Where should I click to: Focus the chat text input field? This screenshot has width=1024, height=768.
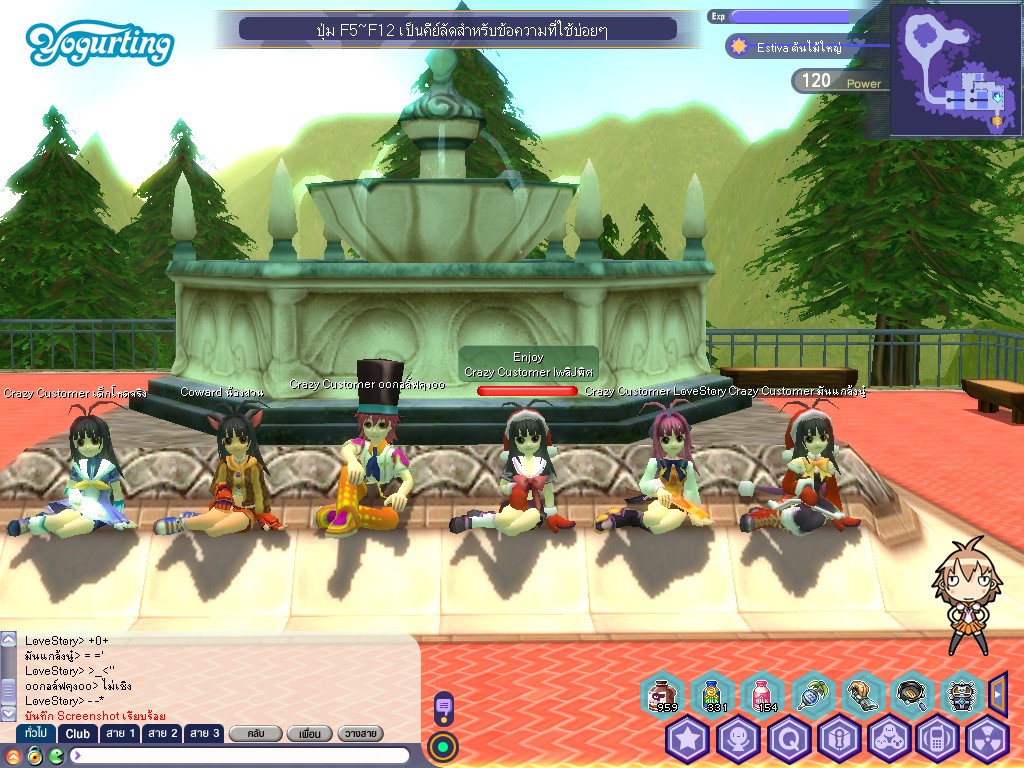[240, 755]
